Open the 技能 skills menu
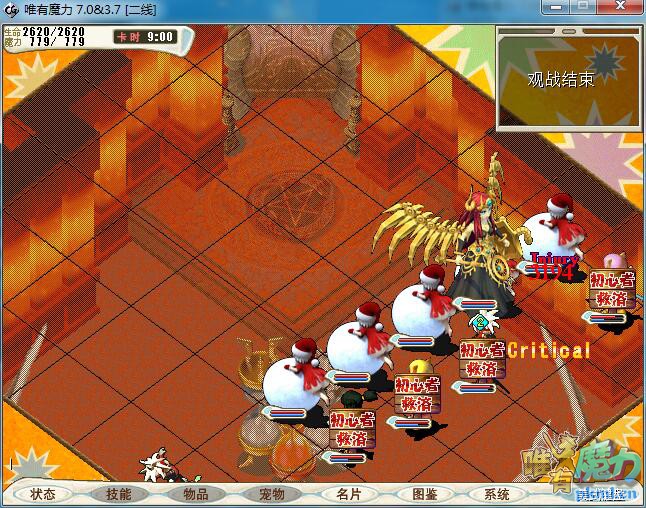 click(x=119, y=494)
